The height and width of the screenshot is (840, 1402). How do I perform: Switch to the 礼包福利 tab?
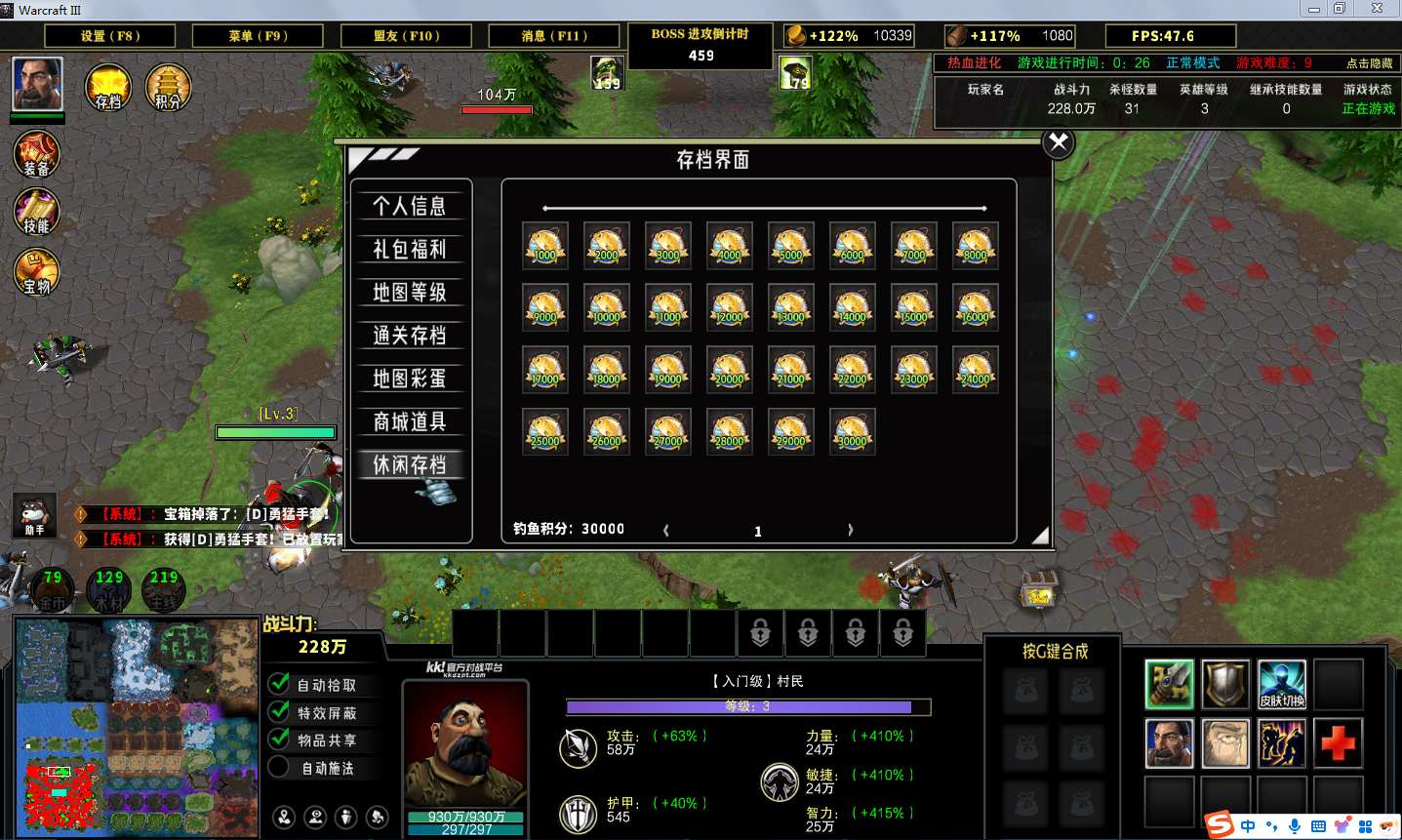point(410,249)
